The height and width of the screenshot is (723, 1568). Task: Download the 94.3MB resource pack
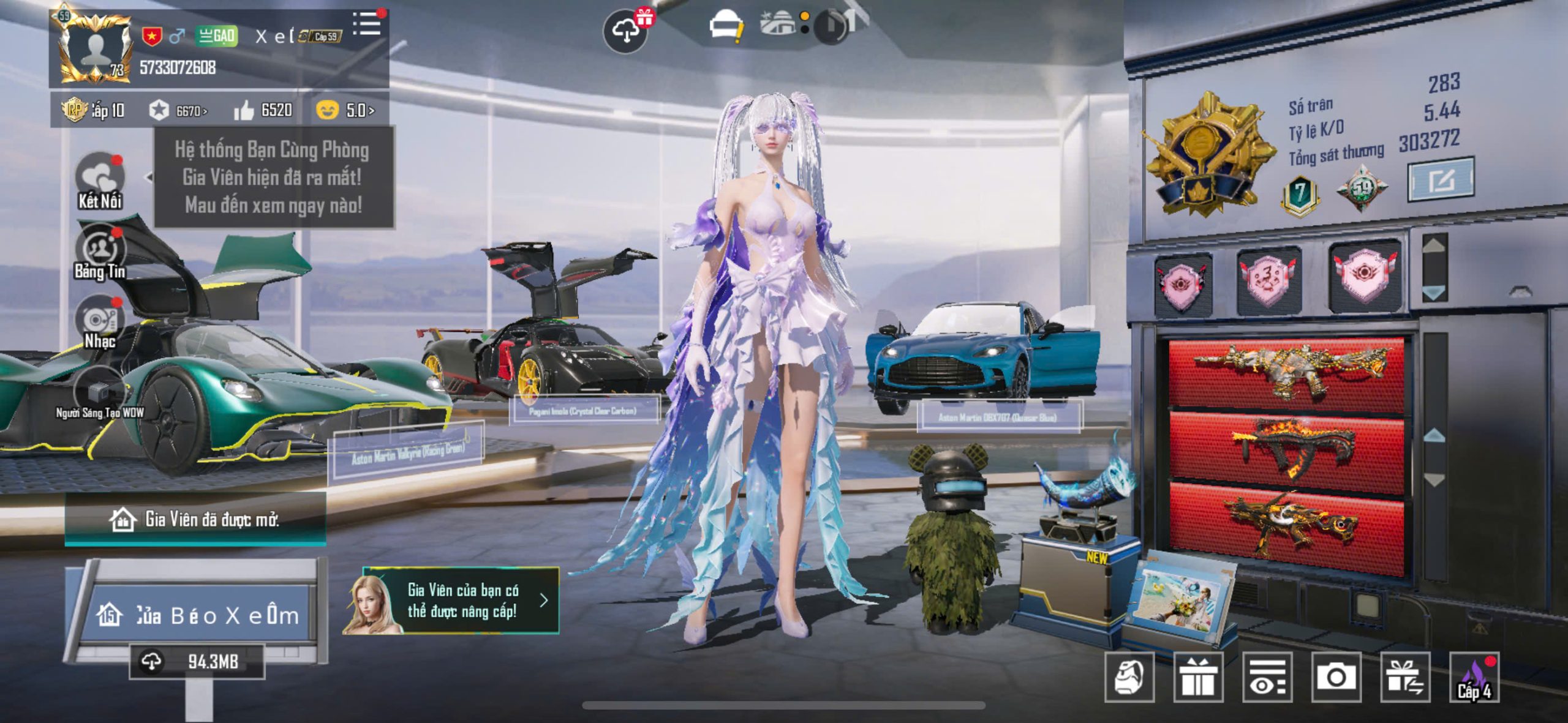[197, 661]
